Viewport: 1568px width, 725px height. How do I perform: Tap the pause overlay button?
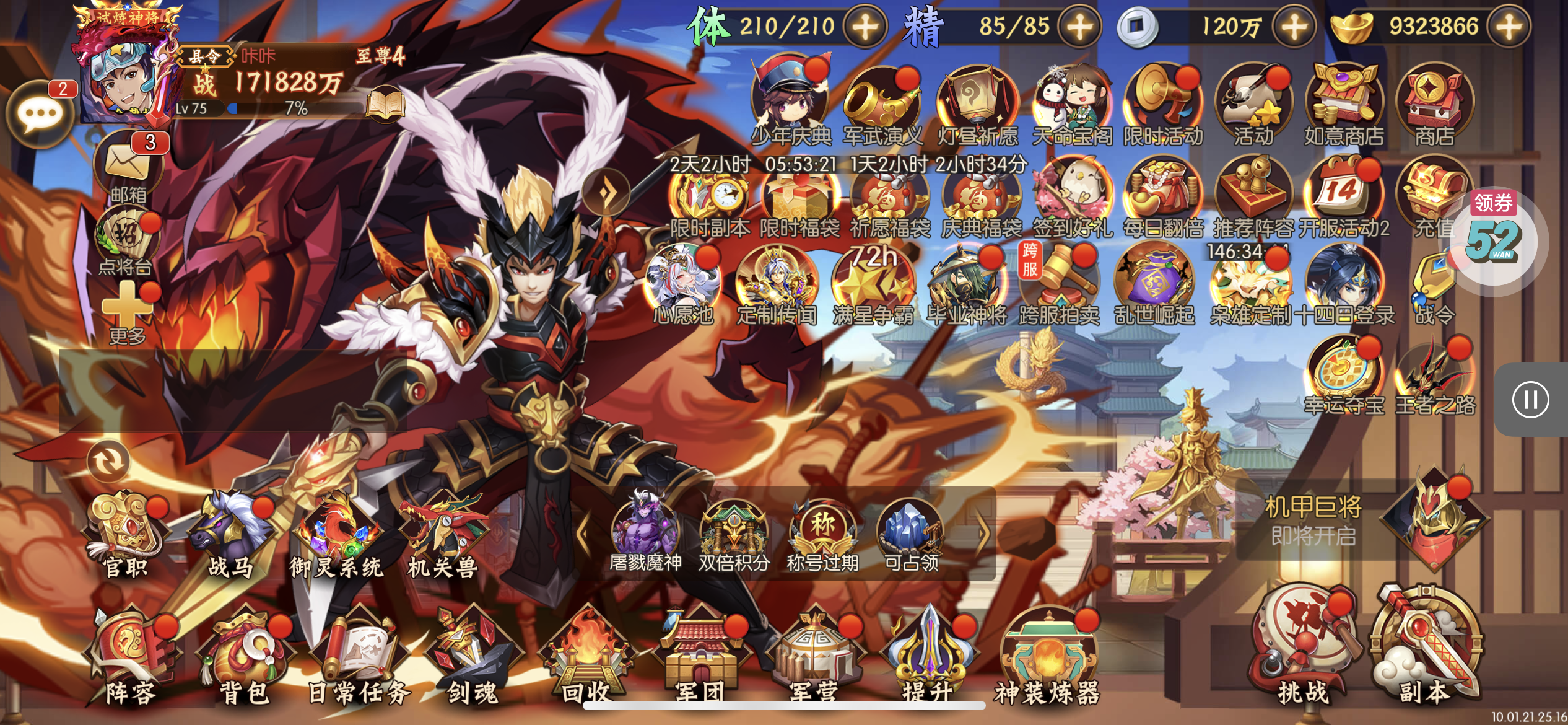pos(1530,400)
